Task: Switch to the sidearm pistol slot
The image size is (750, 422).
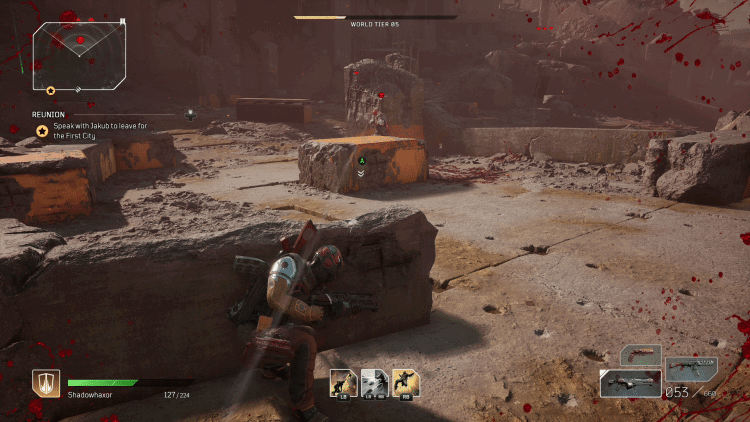Action: tap(640, 356)
